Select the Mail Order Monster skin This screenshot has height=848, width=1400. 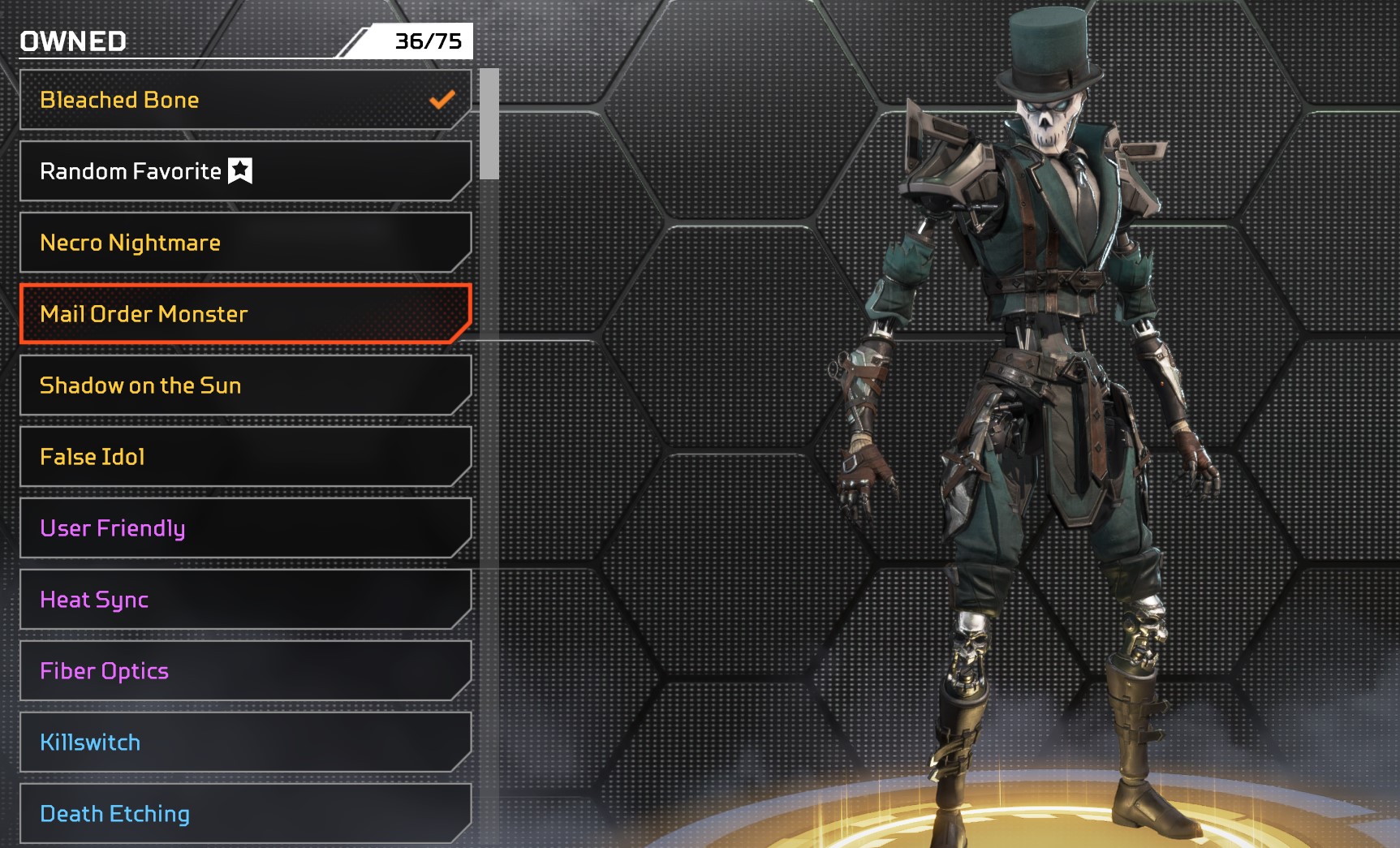(x=243, y=314)
